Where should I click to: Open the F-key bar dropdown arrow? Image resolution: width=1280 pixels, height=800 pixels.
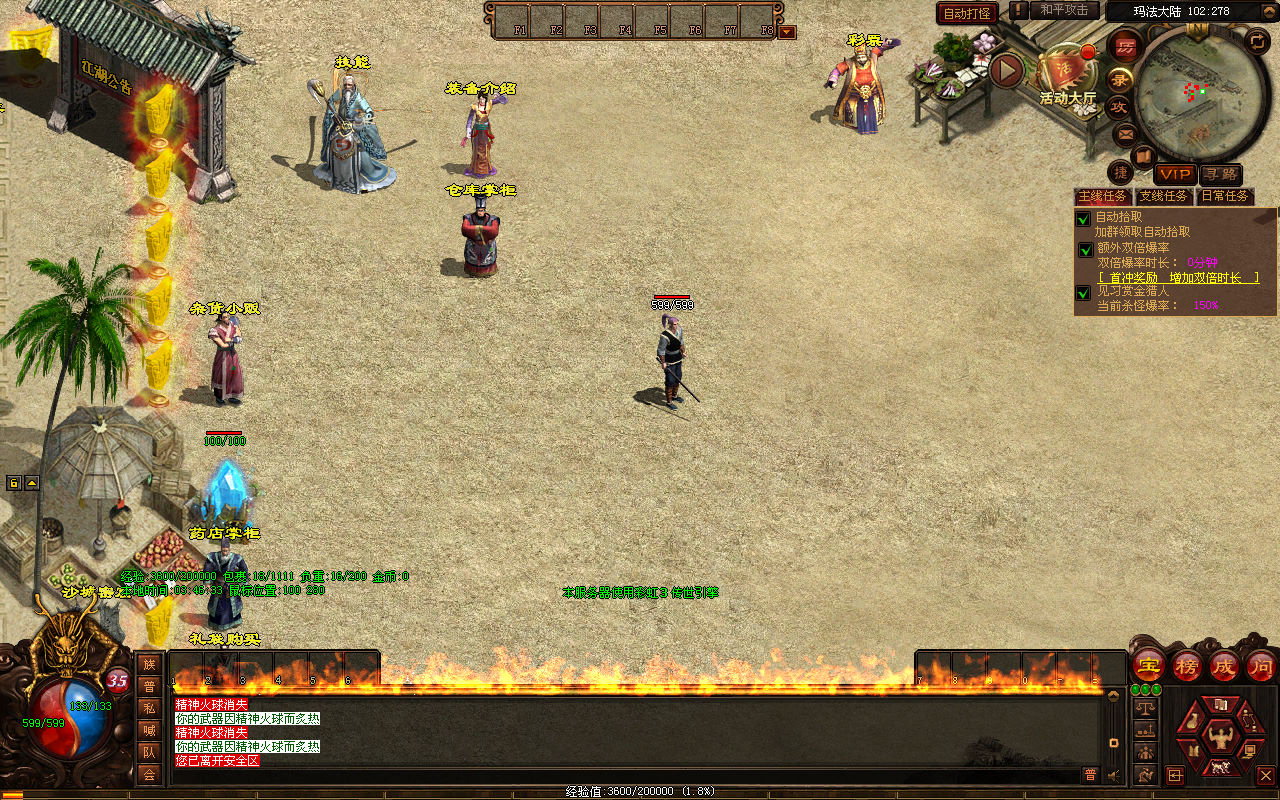coord(787,32)
